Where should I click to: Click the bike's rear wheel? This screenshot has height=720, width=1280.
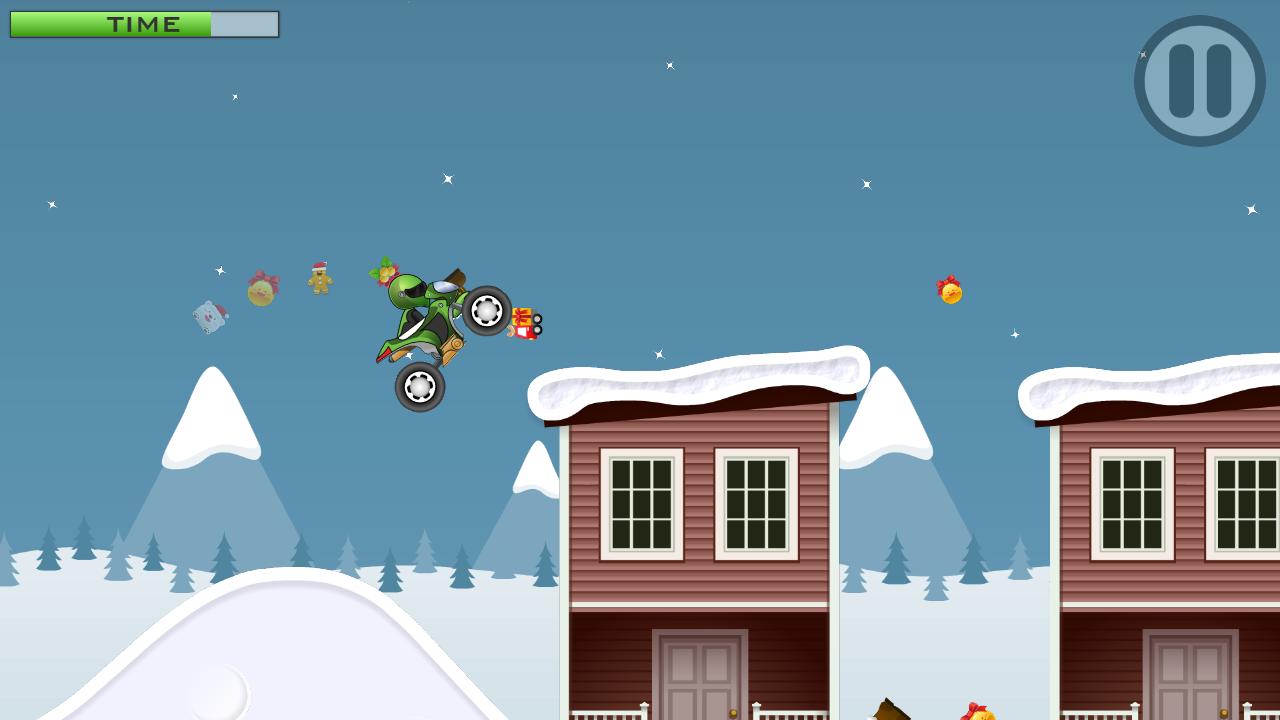(420, 385)
